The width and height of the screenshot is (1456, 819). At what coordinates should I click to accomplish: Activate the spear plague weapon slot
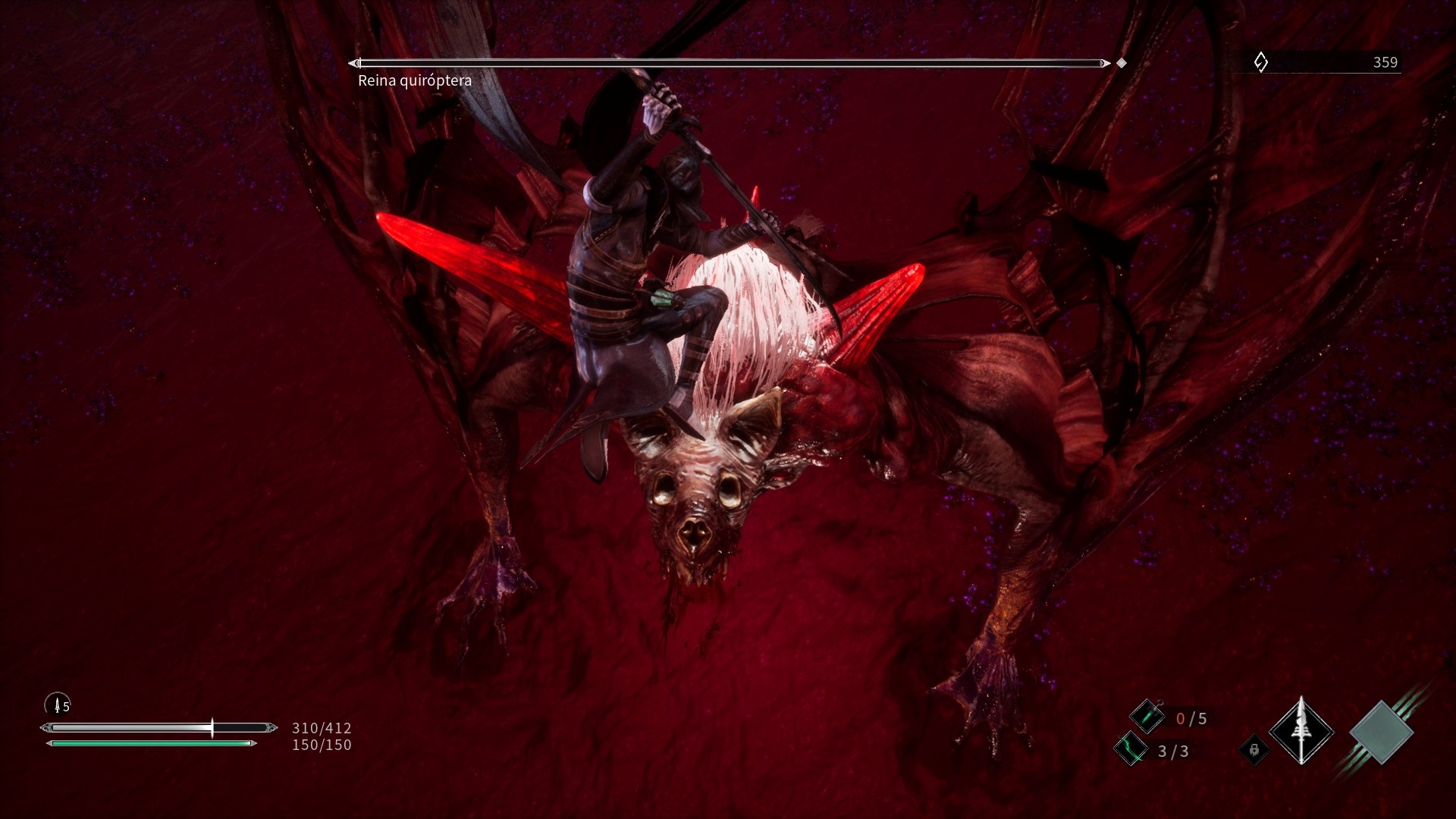pos(1301,731)
